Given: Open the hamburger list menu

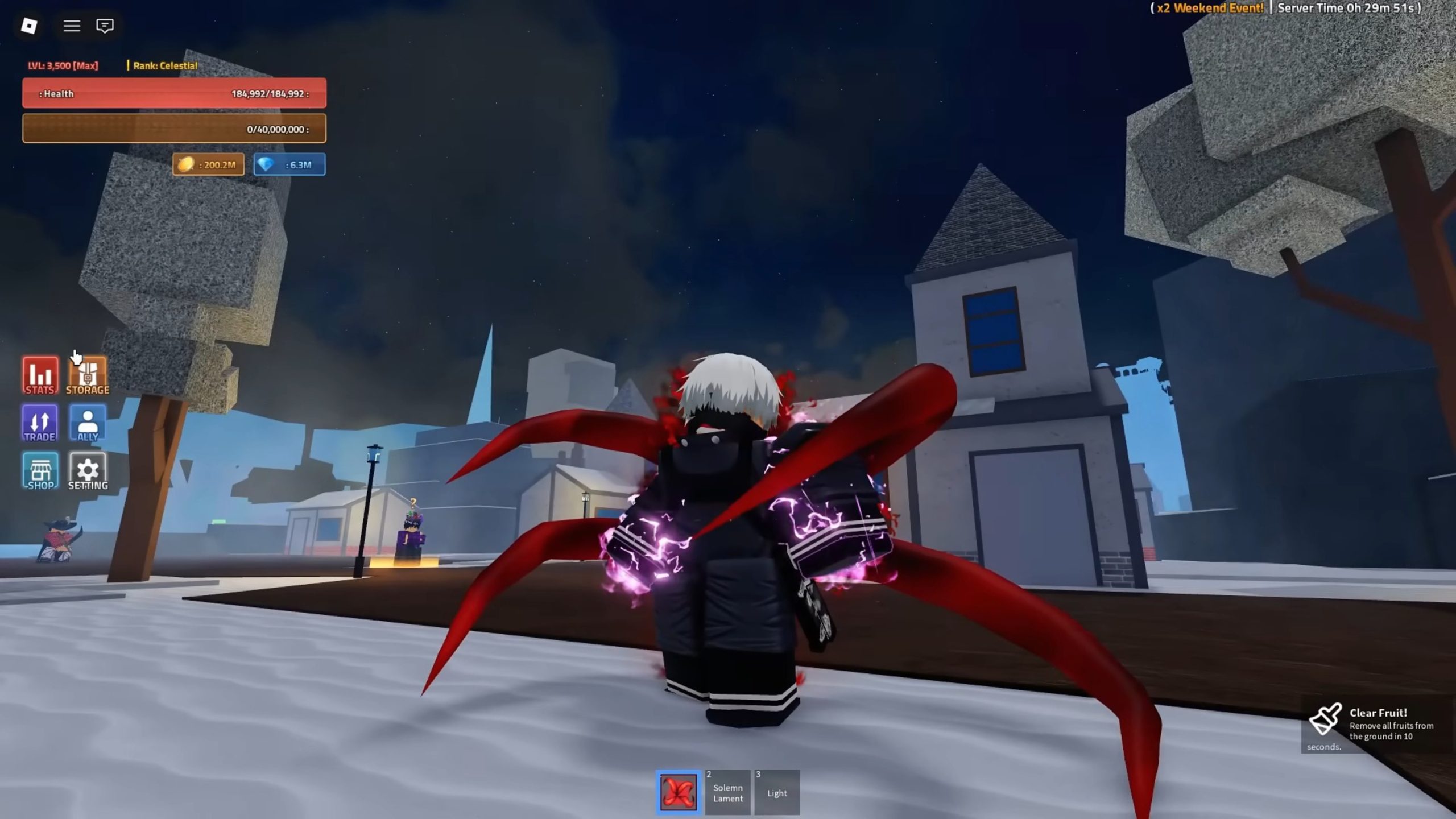Looking at the screenshot, I should [x=72, y=26].
